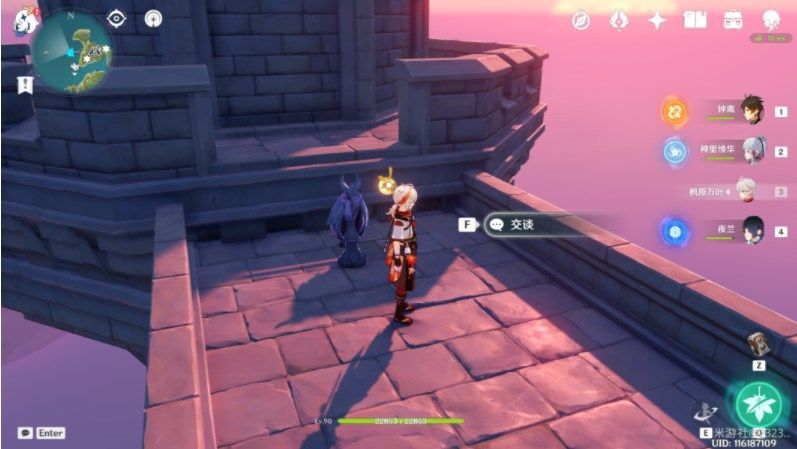
Task: Switch to party member 神里绫华
Action: (748, 151)
